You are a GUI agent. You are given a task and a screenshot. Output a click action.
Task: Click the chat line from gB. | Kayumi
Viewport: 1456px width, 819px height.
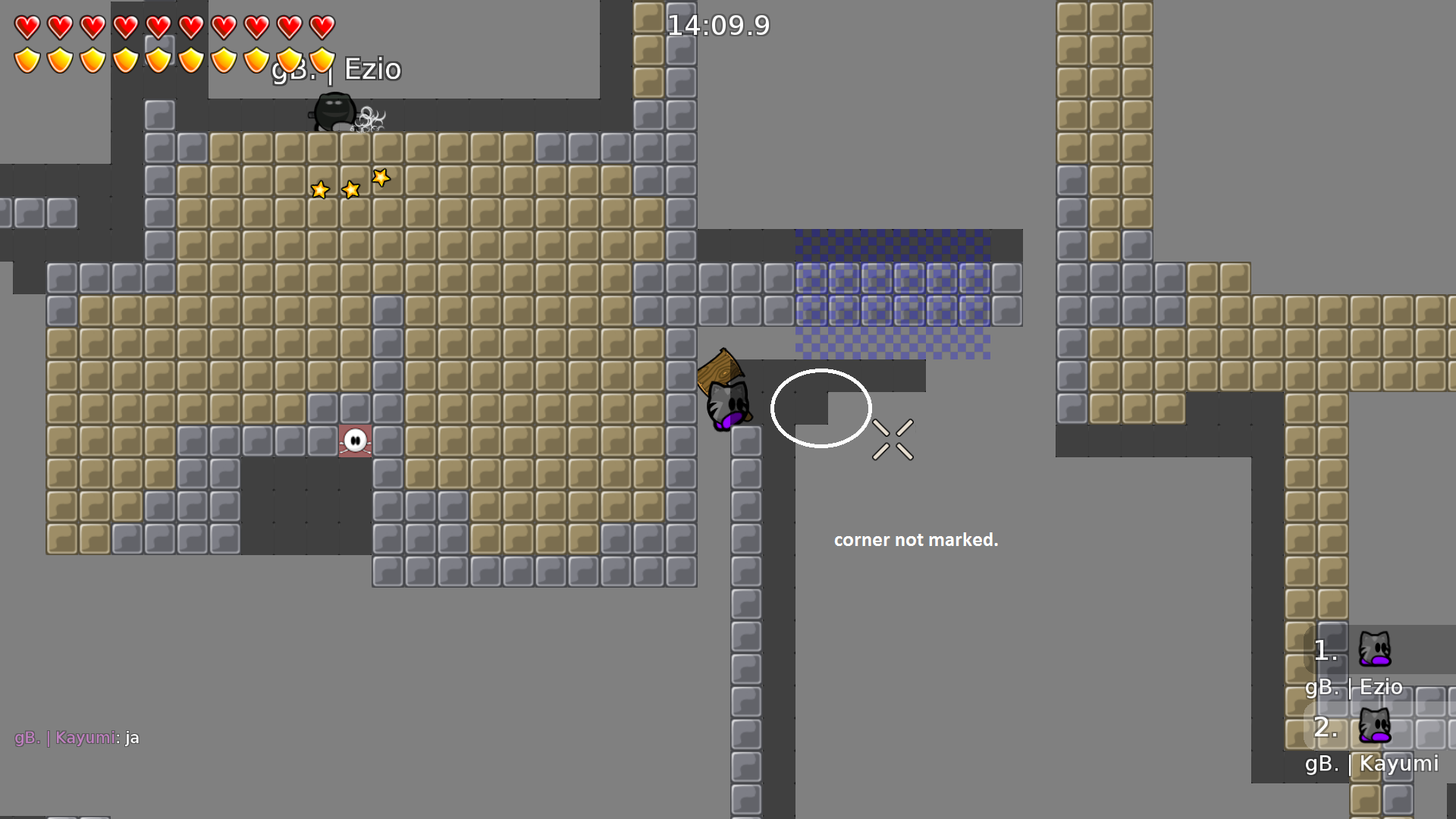tap(76, 736)
